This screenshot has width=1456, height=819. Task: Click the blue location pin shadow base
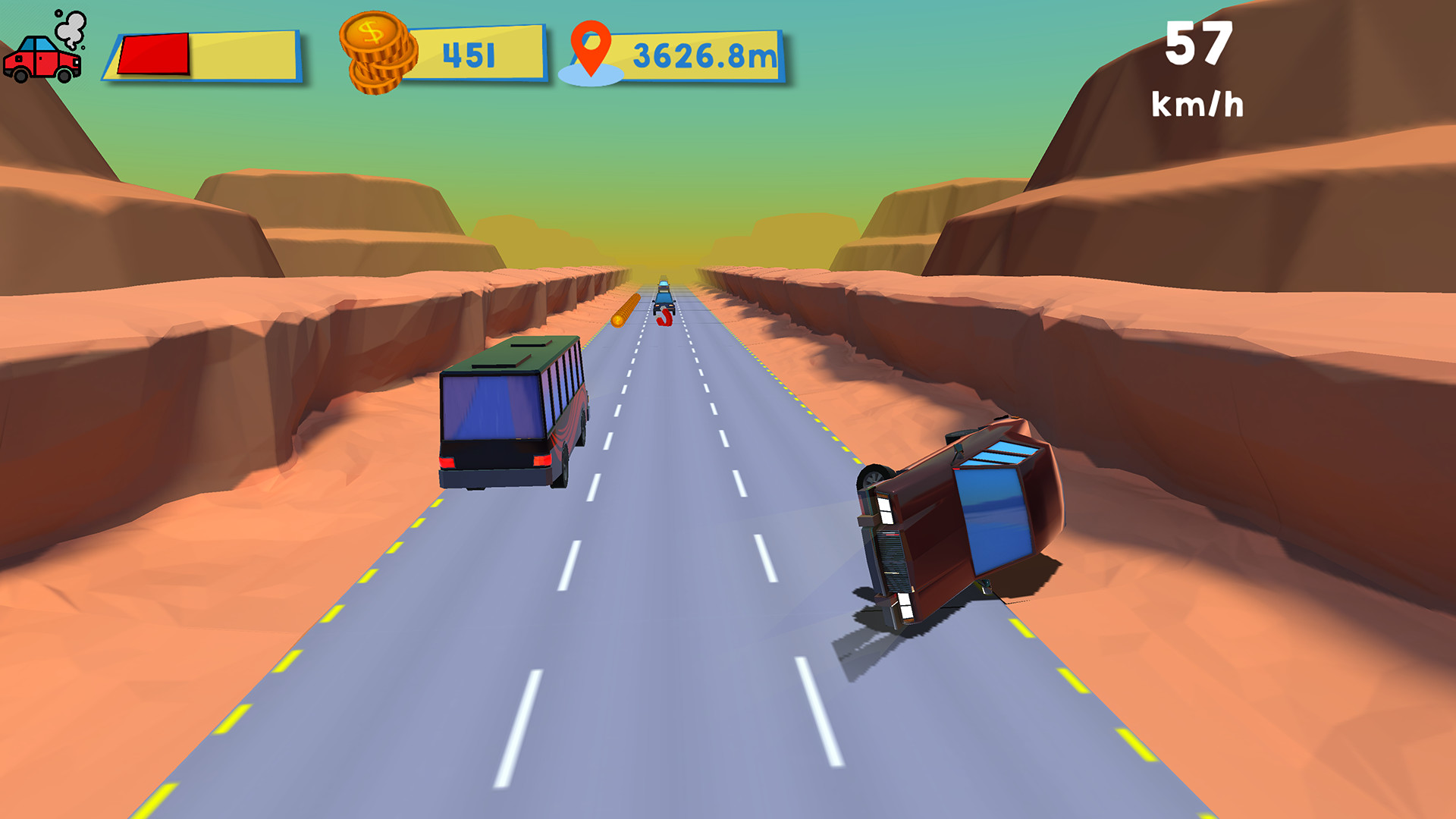coord(592,76)
